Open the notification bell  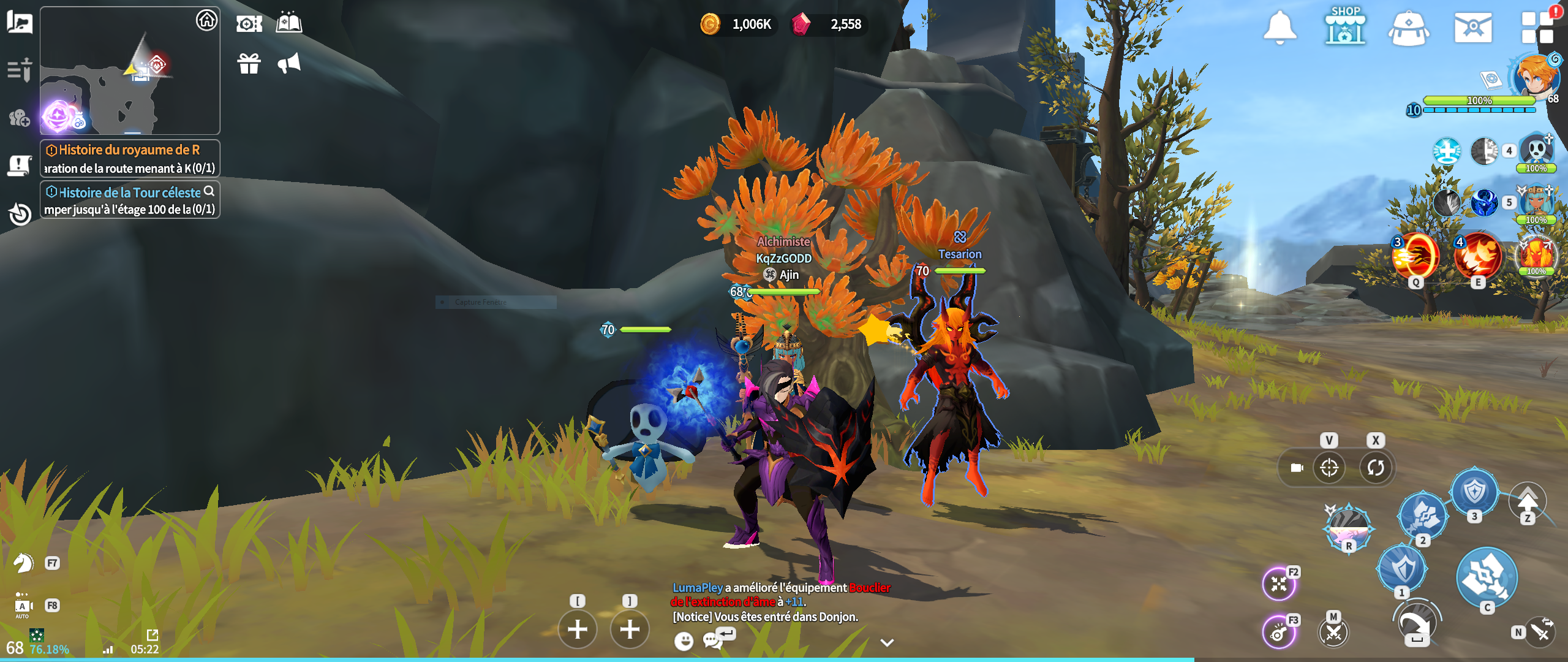click(x=1280, y=27)
